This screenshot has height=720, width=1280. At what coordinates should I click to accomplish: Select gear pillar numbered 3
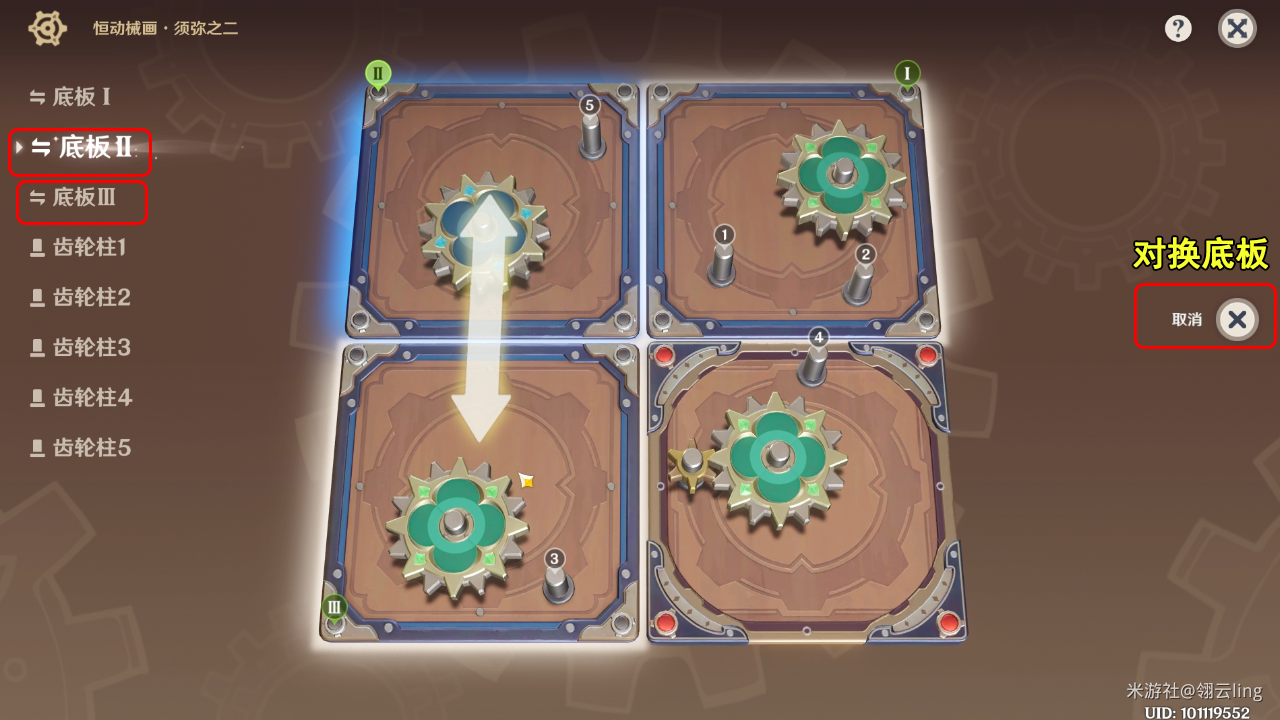click(x=556, y=577)
